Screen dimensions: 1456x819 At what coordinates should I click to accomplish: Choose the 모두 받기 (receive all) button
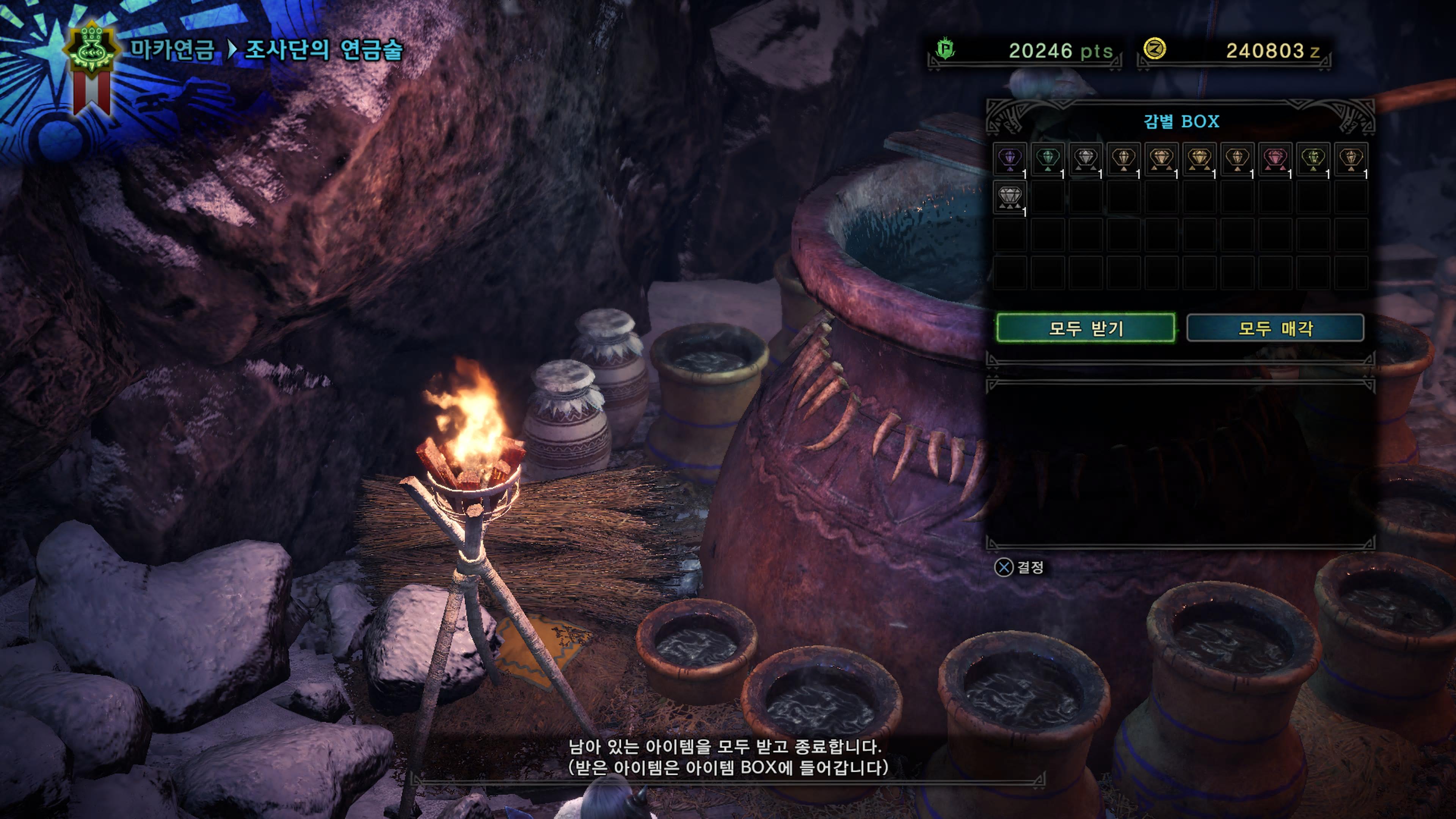pyautogui.click(x=1085, y=328)
